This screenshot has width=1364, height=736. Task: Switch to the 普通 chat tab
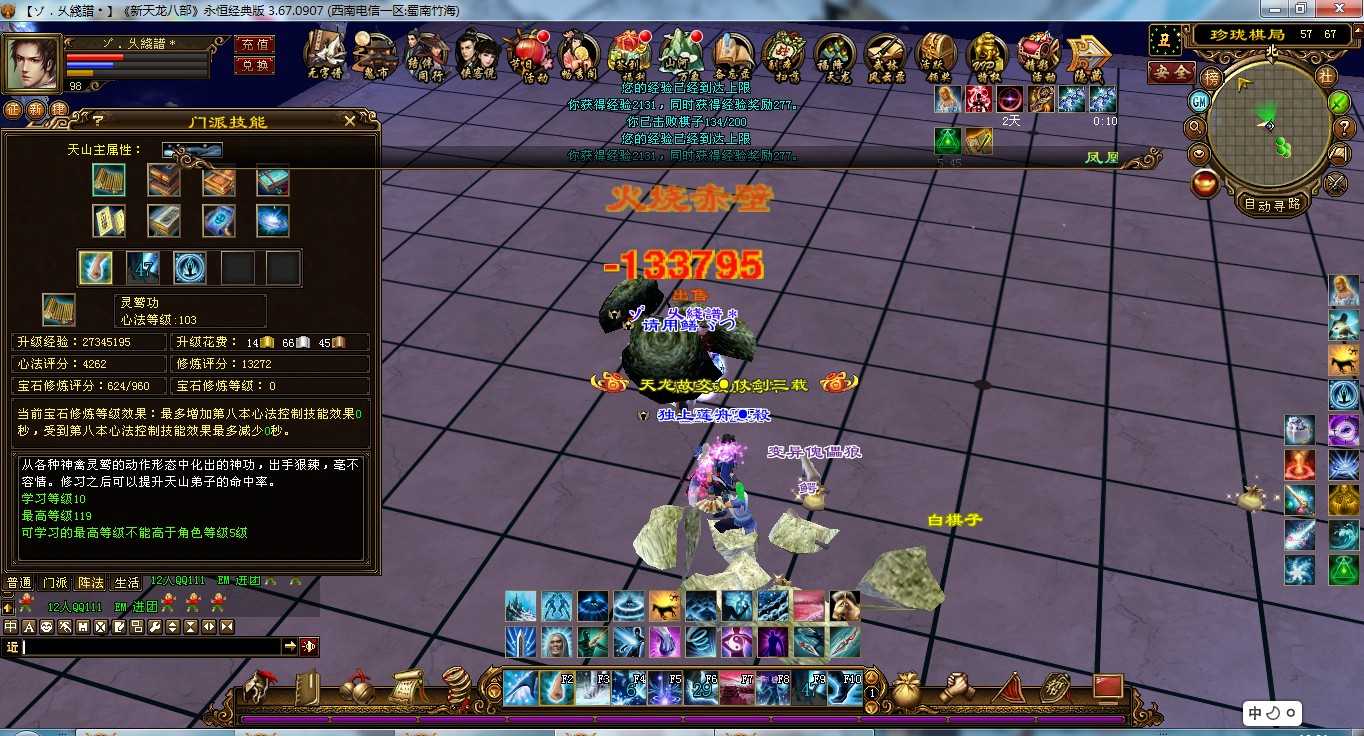(19, 582)
